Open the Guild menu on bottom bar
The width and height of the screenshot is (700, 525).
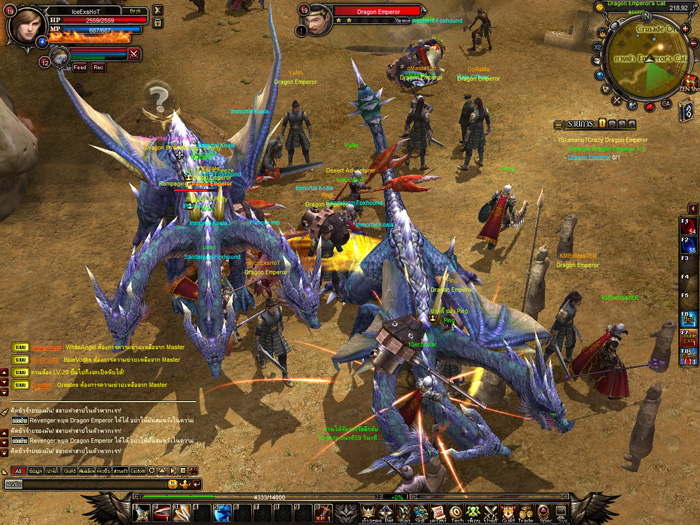[507, 513]
